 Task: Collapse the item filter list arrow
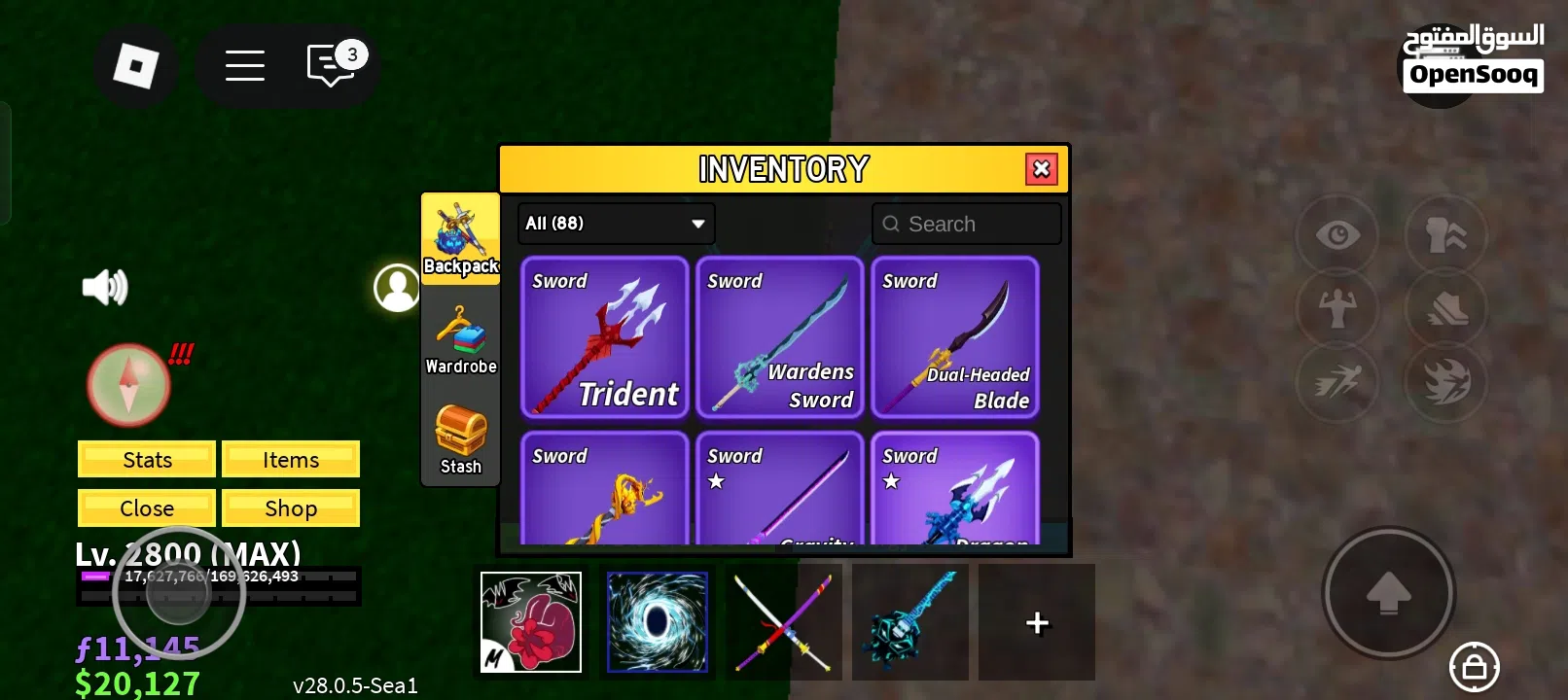[696, 224]
